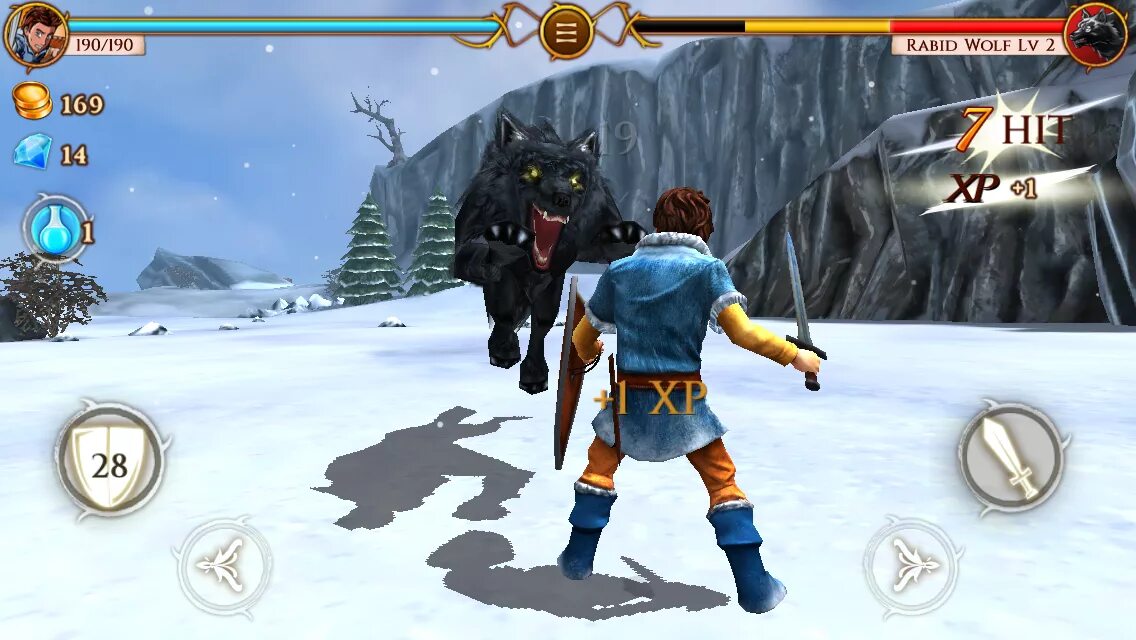Open the pause menu button

(566, 31)
